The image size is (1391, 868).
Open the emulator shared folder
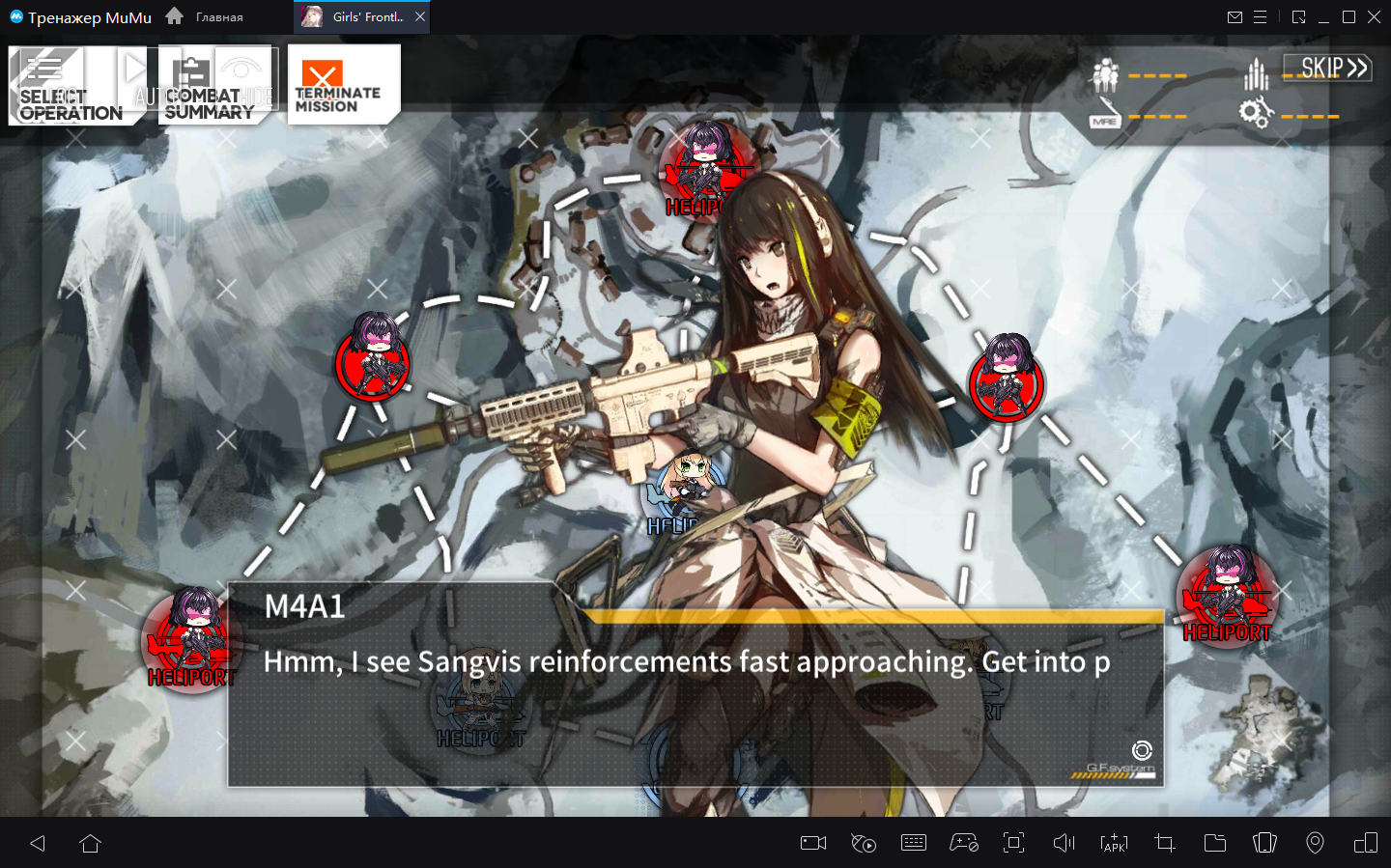(x=1215, y=843)
